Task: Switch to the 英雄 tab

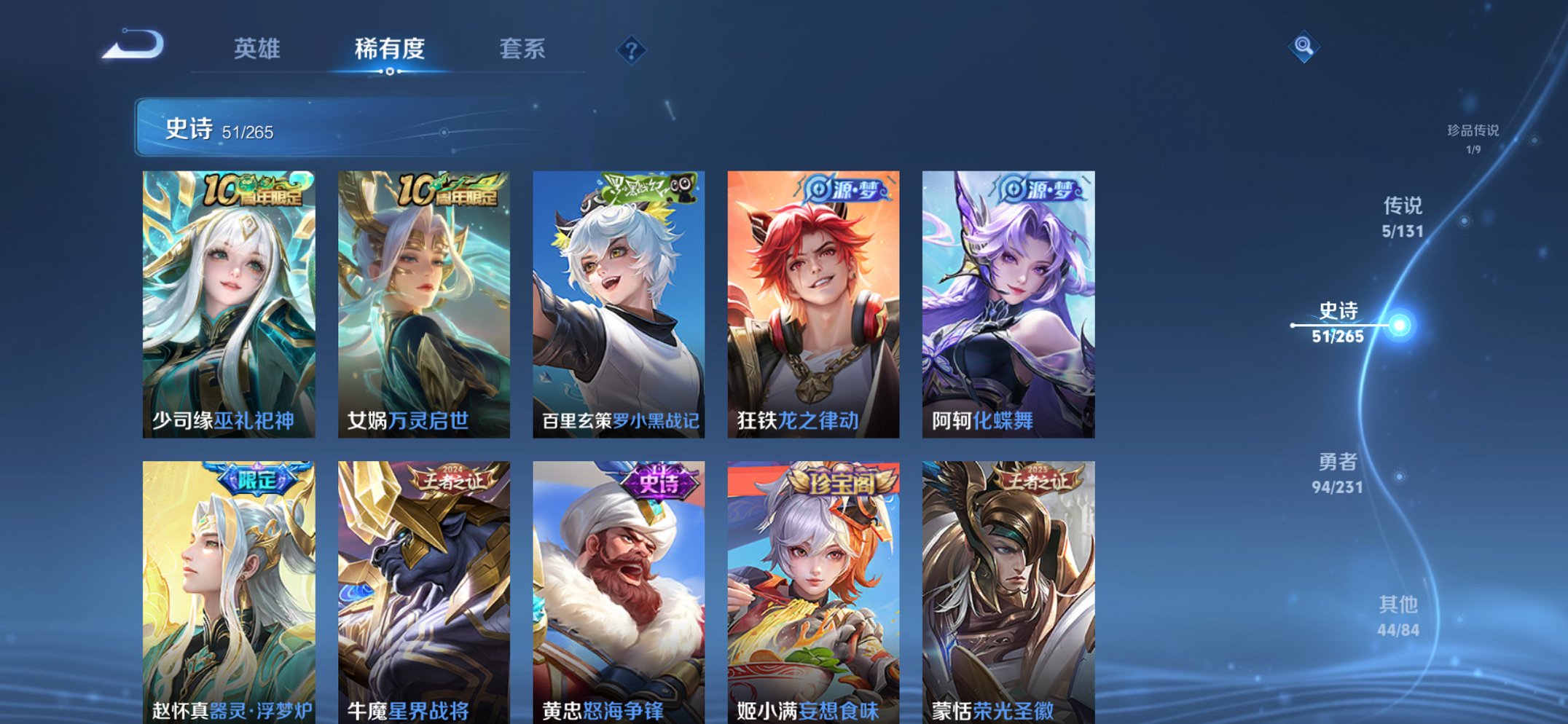Action: tap(256, 50)
